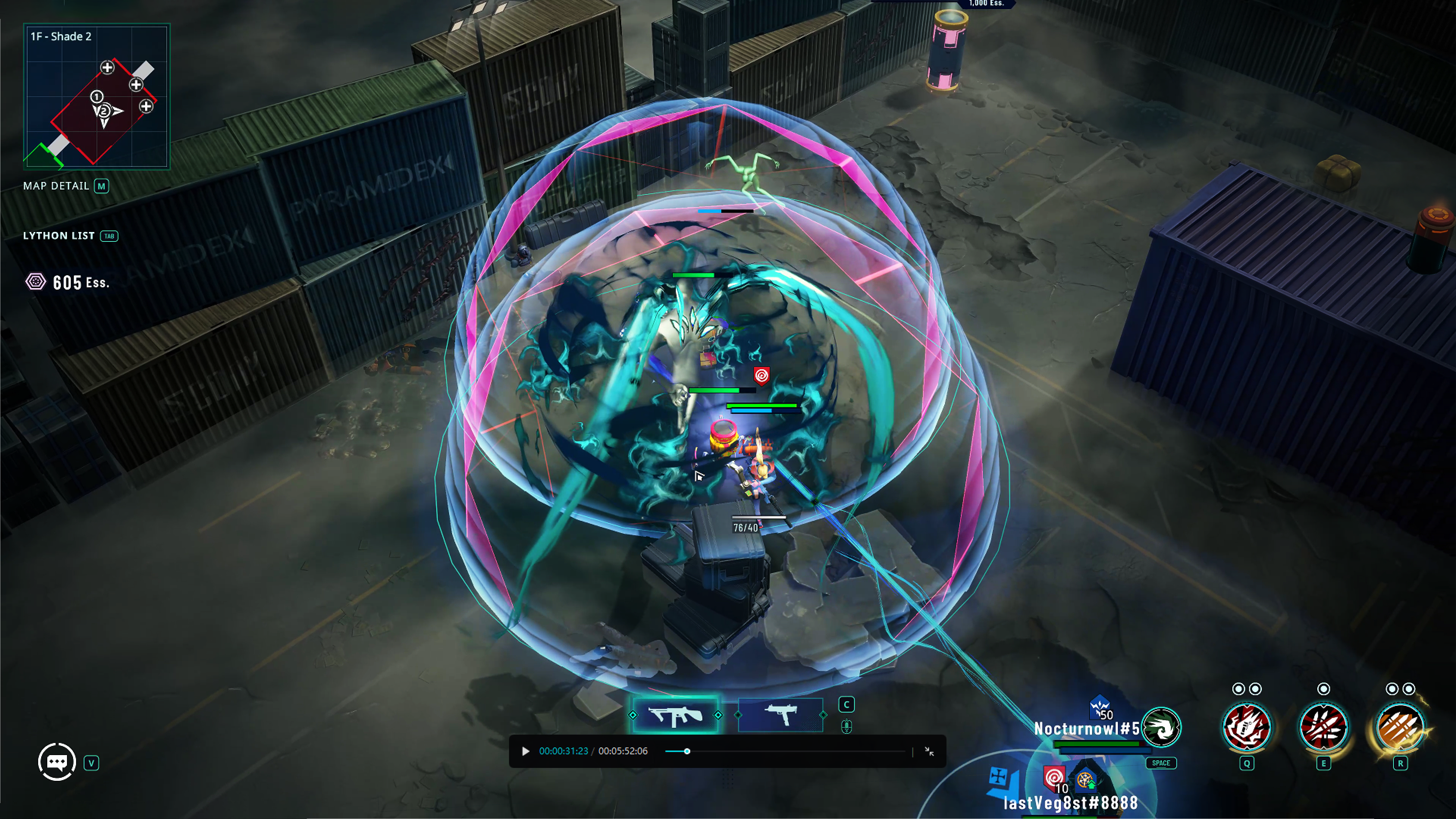This screenshot has height=819, width=1456.
Task: Open the minimap for 1F - Shade 2
Action: 97,96
